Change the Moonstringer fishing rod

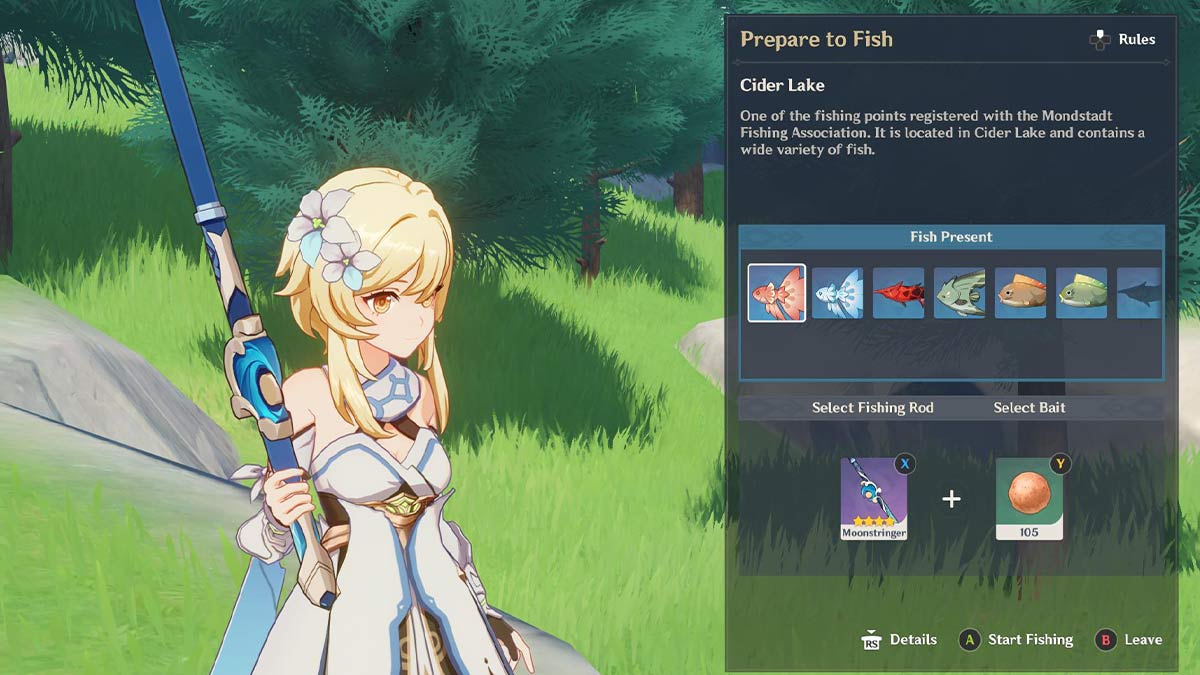pyautogui.click(x=874, y=498)
